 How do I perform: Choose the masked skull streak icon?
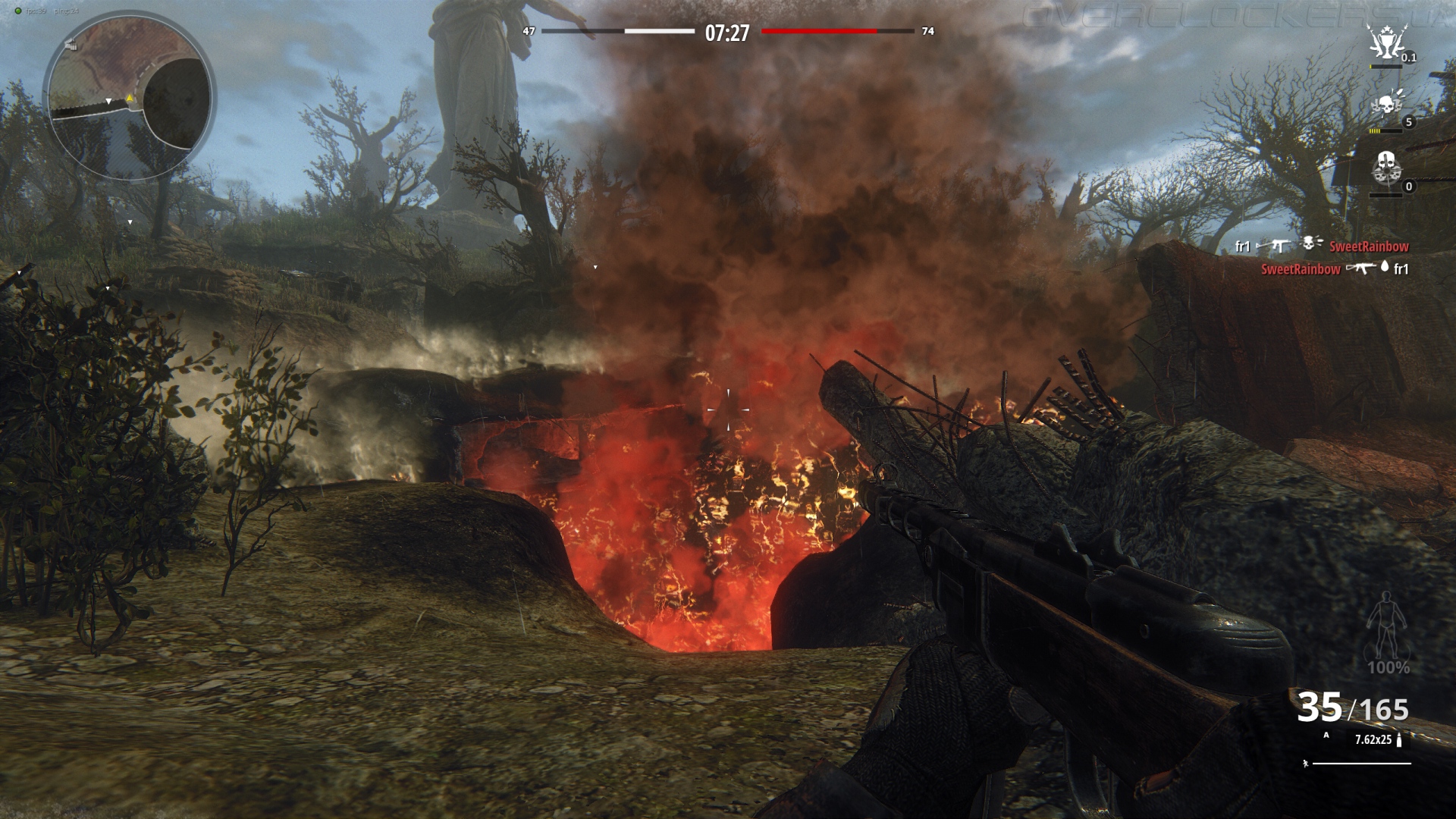click(x=1386, y=168)
